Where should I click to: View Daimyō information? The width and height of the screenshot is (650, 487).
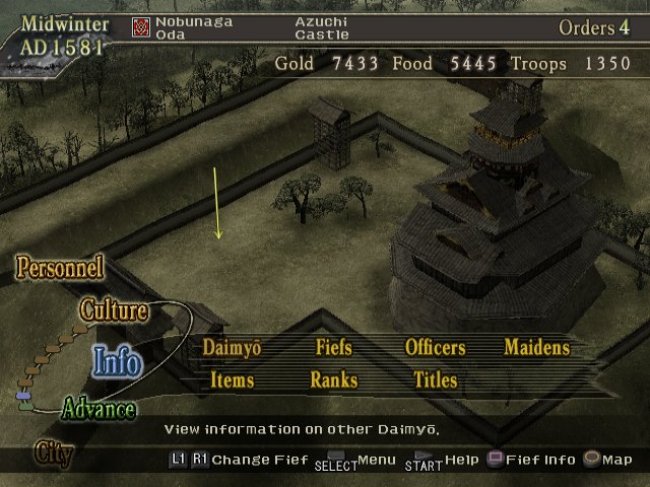point(231,348)
